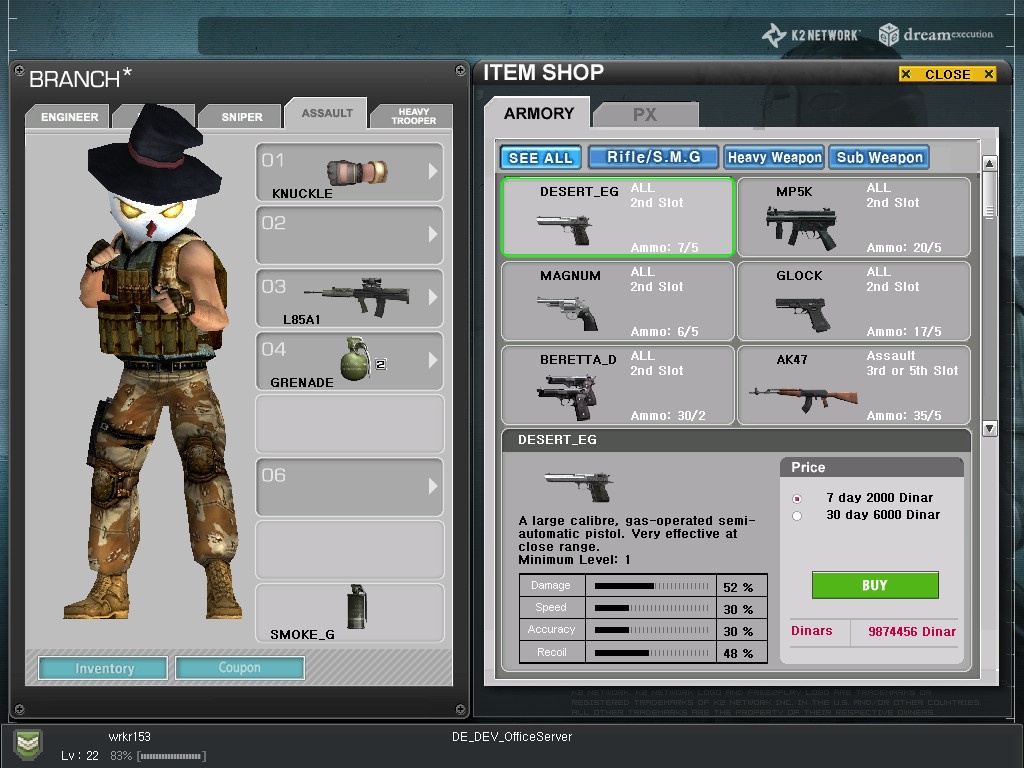Select the Heavy Trooper branch tab
This screenshot has width=1024, height=768.
413,116
